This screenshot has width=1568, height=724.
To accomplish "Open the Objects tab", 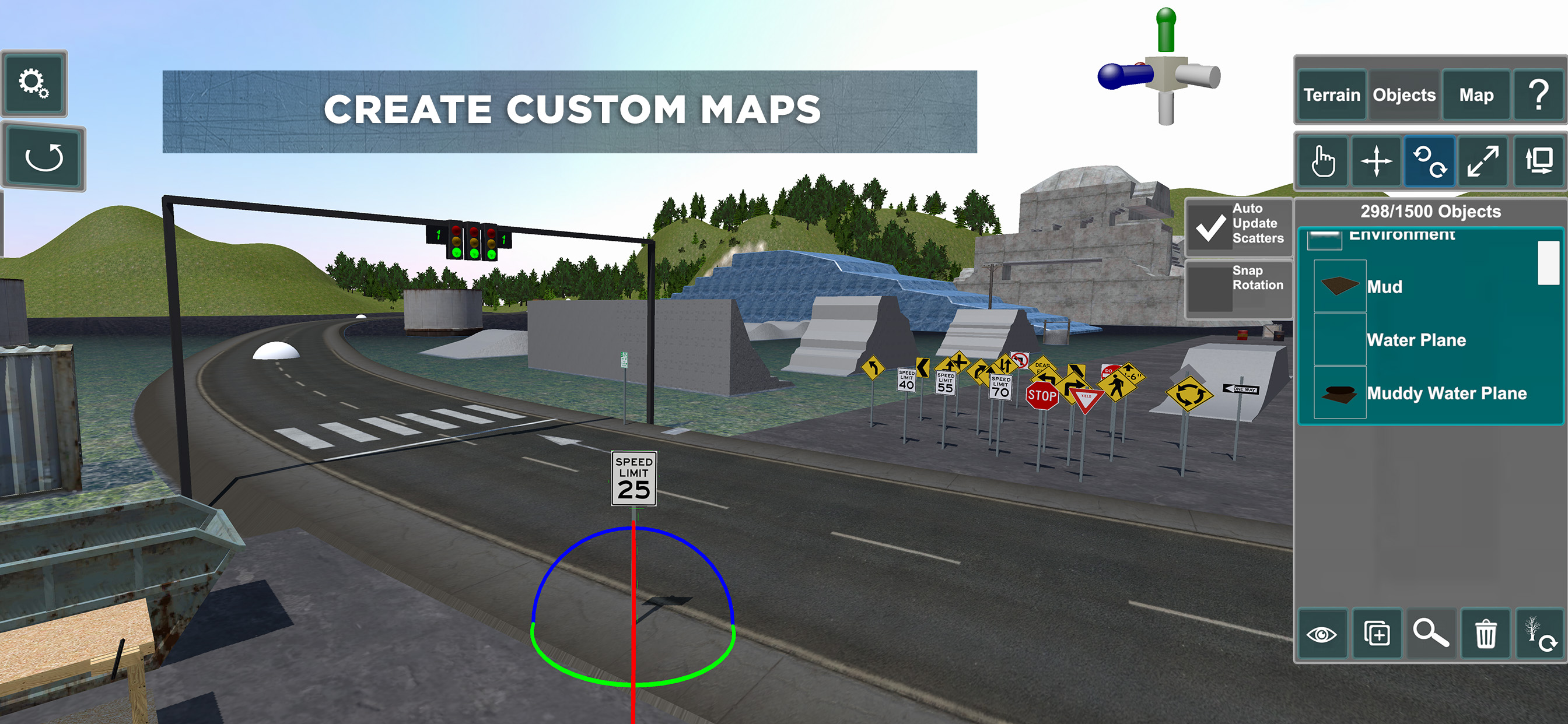I will [x=1403, y=95].
